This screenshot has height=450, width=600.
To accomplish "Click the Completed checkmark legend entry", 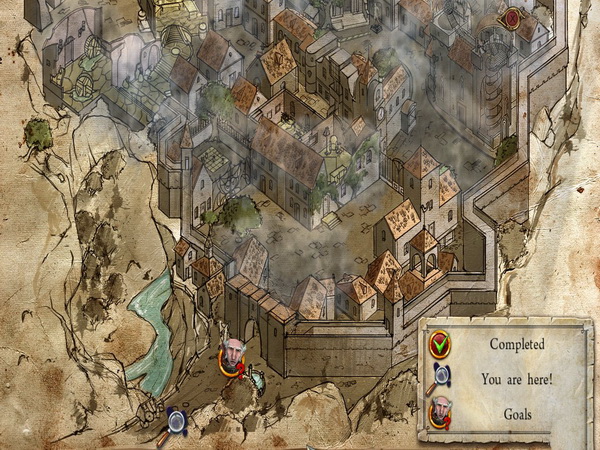I will click(x=440, y=345).
